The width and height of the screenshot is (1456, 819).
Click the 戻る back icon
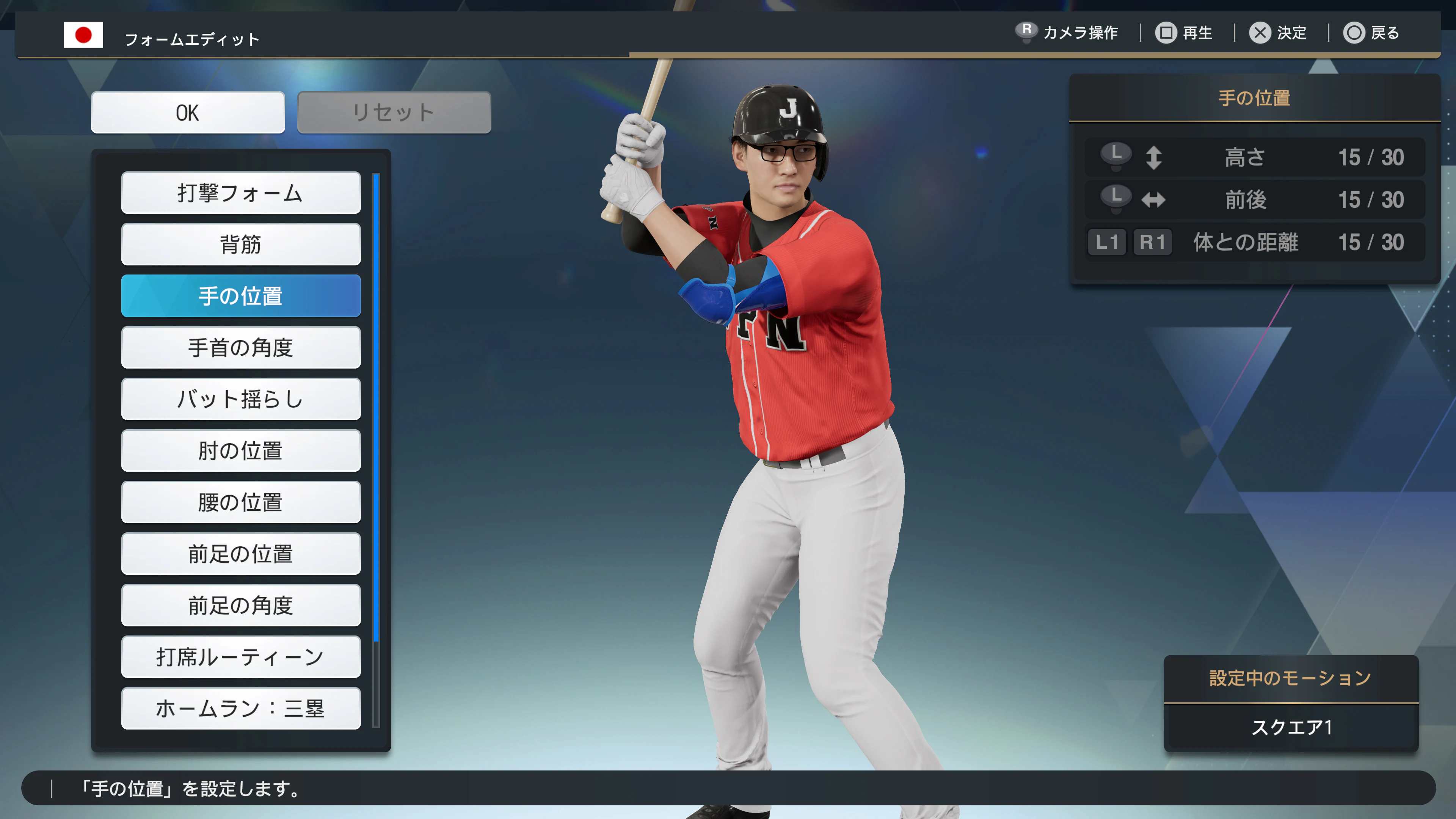1356,33
